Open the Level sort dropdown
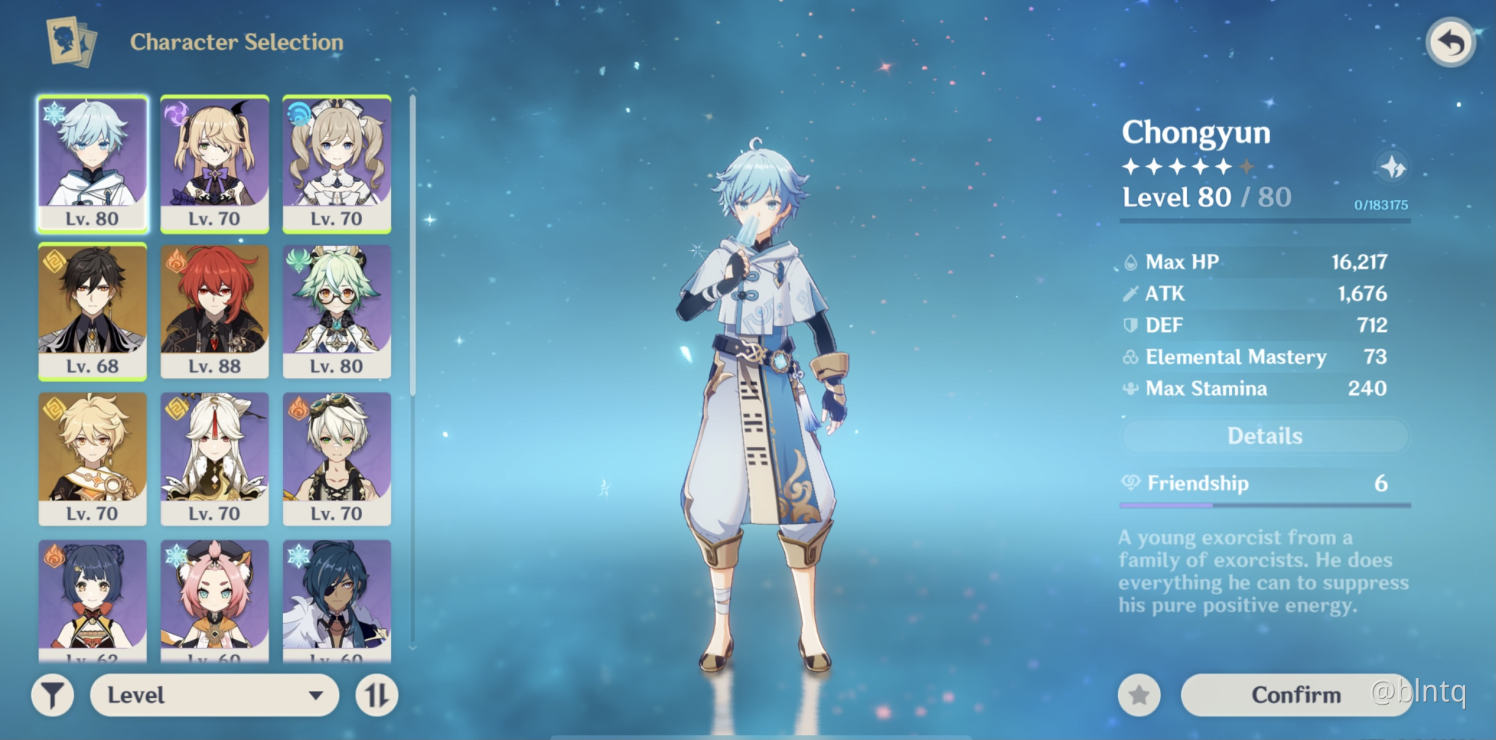 tap(214, 695)
